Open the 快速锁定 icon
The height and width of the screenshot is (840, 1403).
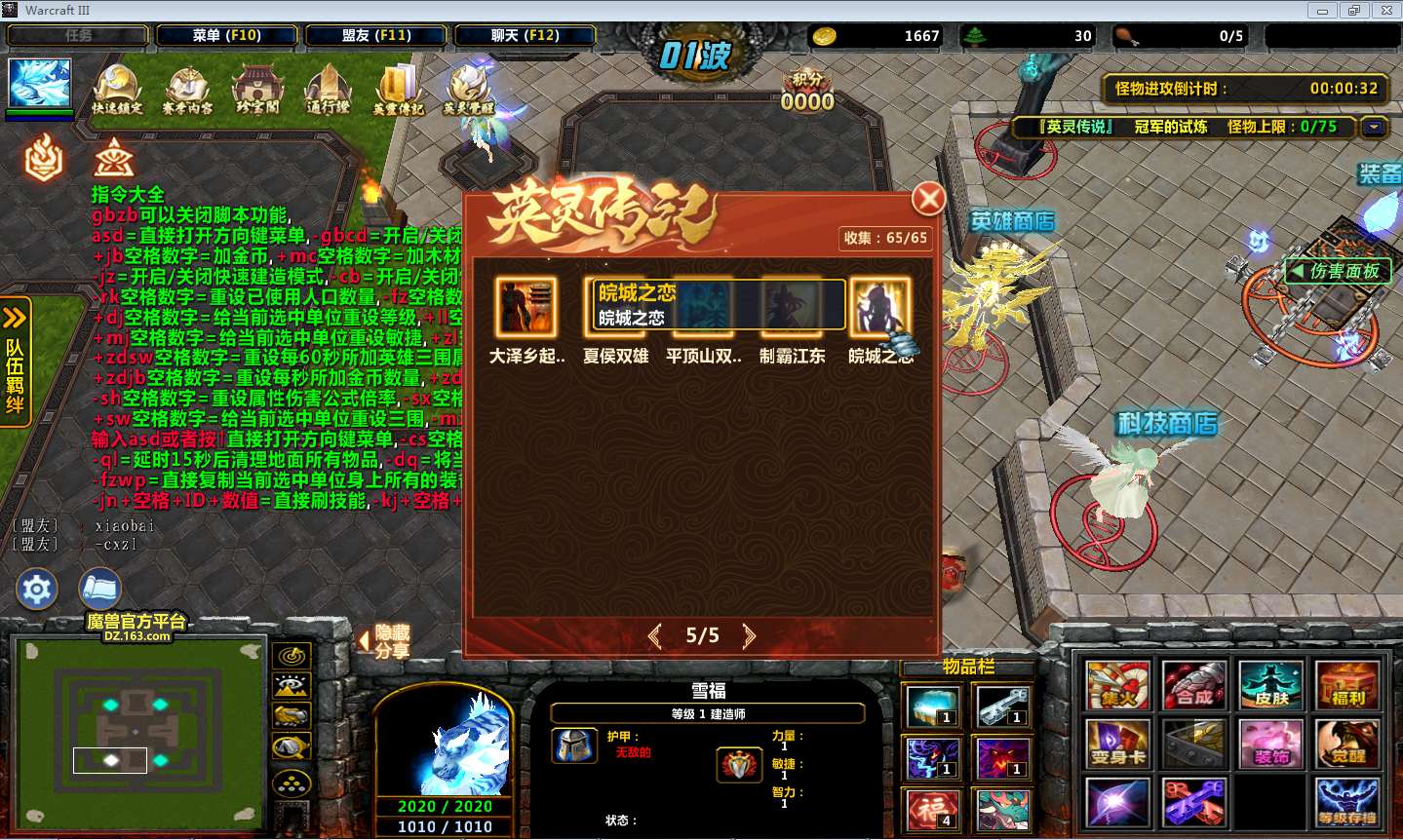point(117,90)
